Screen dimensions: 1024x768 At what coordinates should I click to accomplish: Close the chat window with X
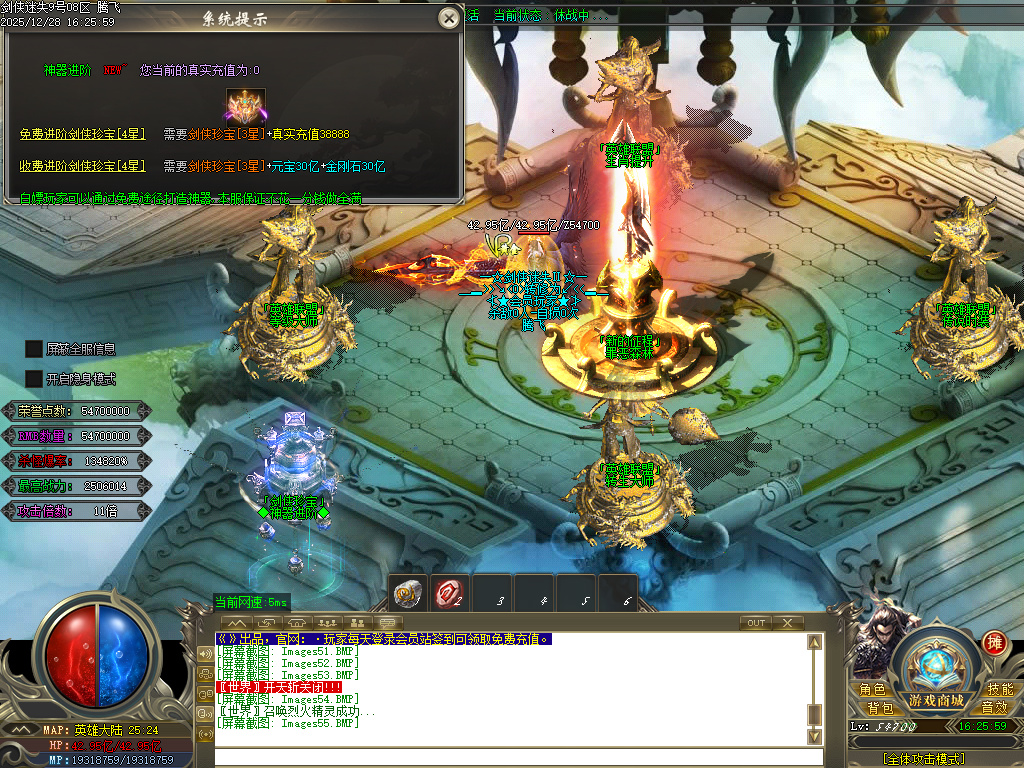788,623
